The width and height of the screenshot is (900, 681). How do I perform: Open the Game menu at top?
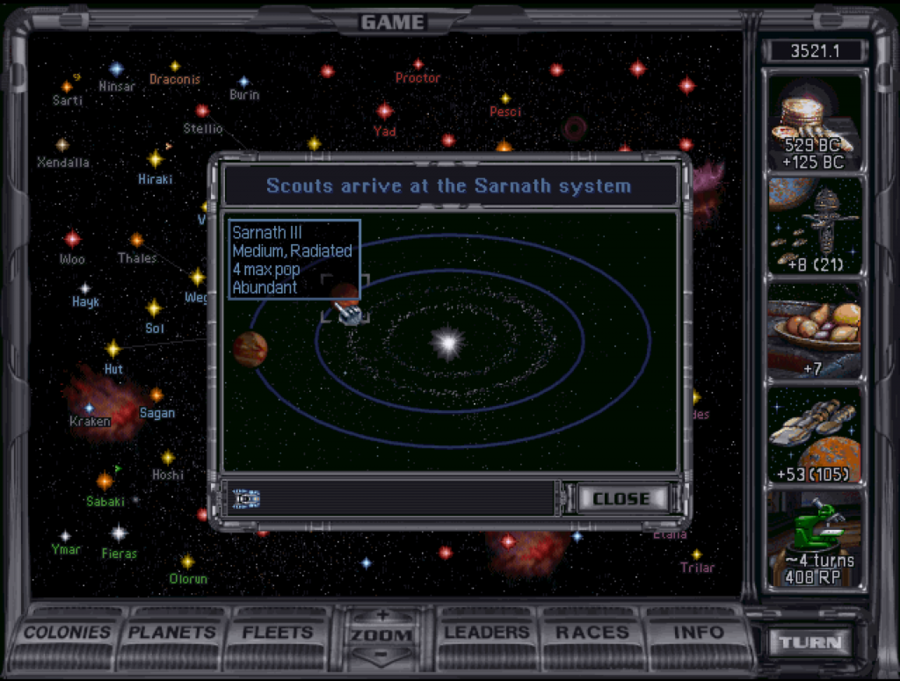[x=392, y=22]
